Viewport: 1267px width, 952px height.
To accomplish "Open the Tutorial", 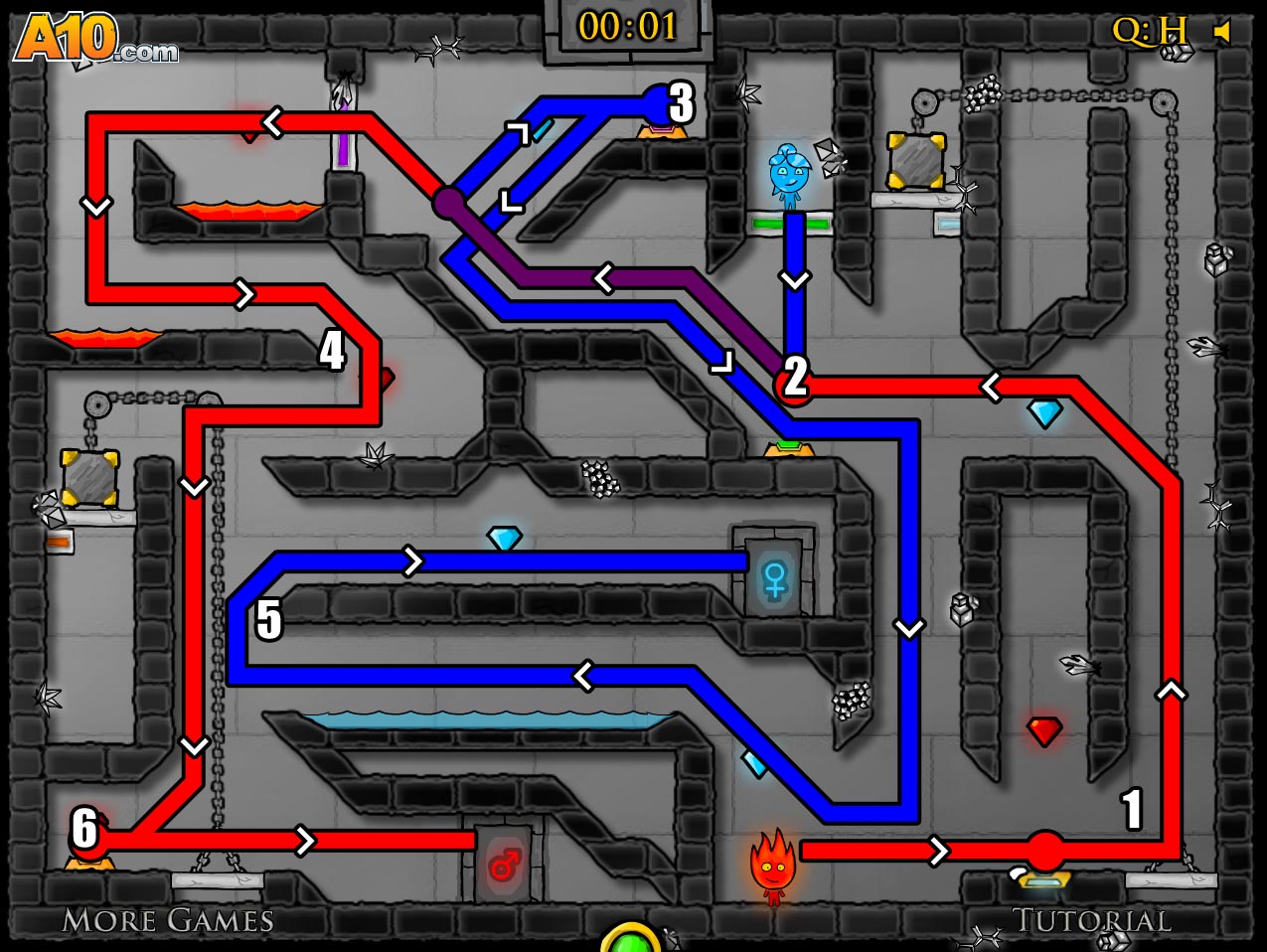I will coord(1091,920).
